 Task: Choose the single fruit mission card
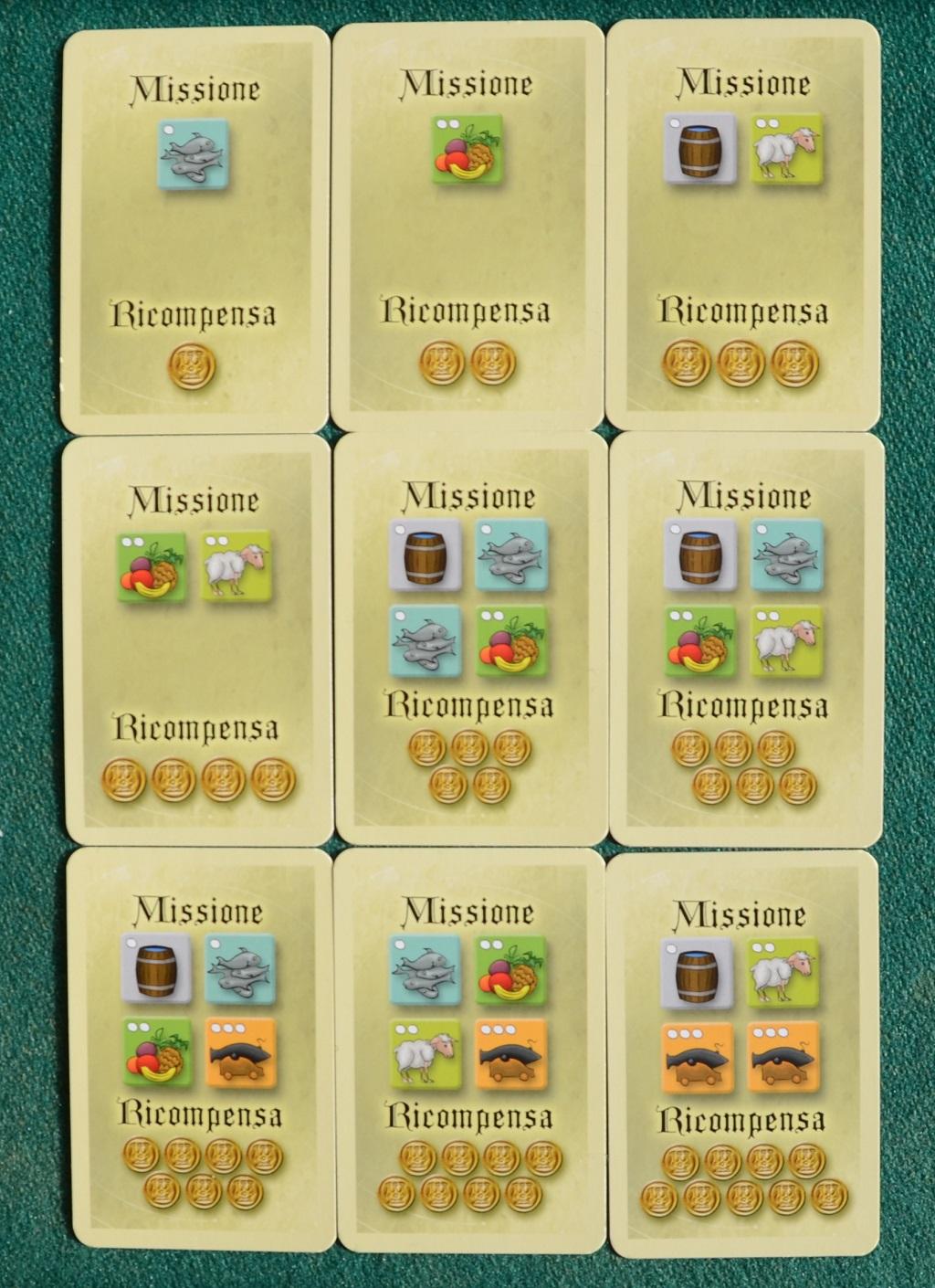(467, 228)
